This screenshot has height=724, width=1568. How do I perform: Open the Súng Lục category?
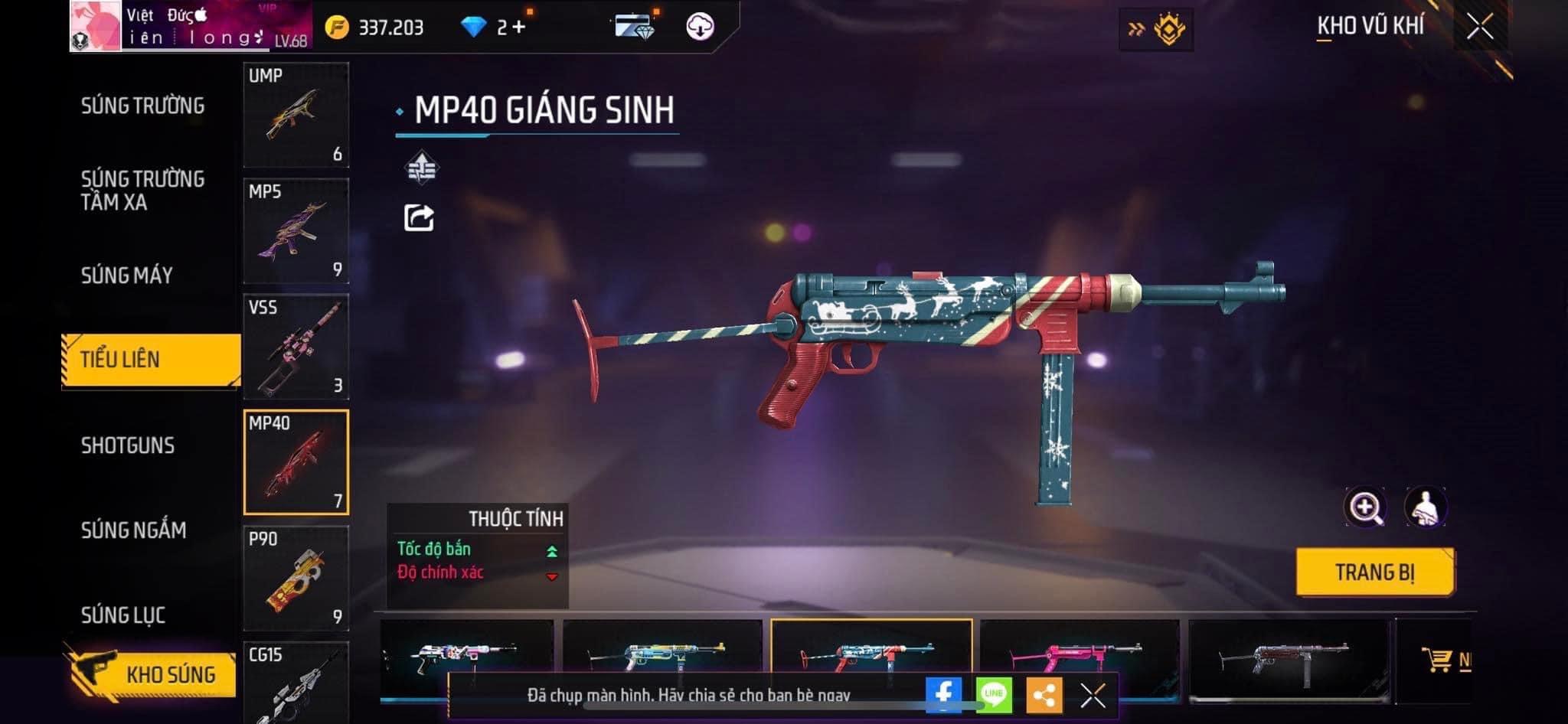[x=123, y=615]
